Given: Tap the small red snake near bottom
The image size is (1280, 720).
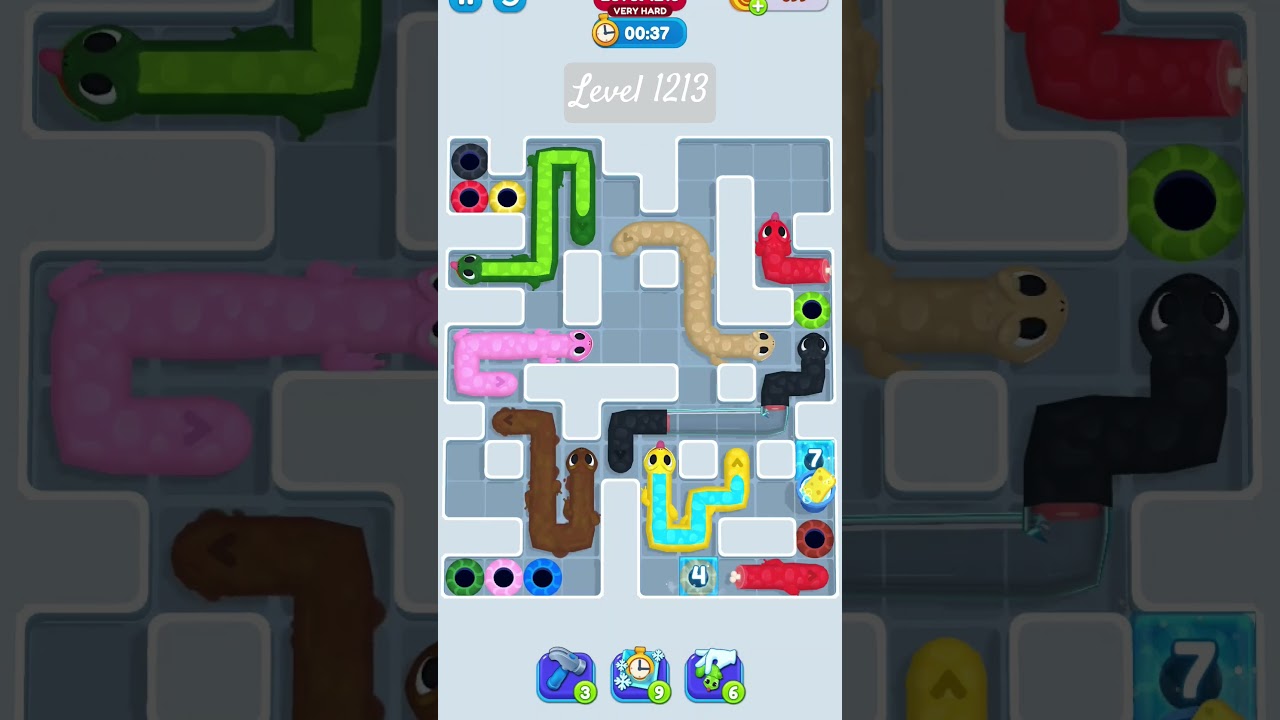Looking at the screenshot, I should point(780,577).
